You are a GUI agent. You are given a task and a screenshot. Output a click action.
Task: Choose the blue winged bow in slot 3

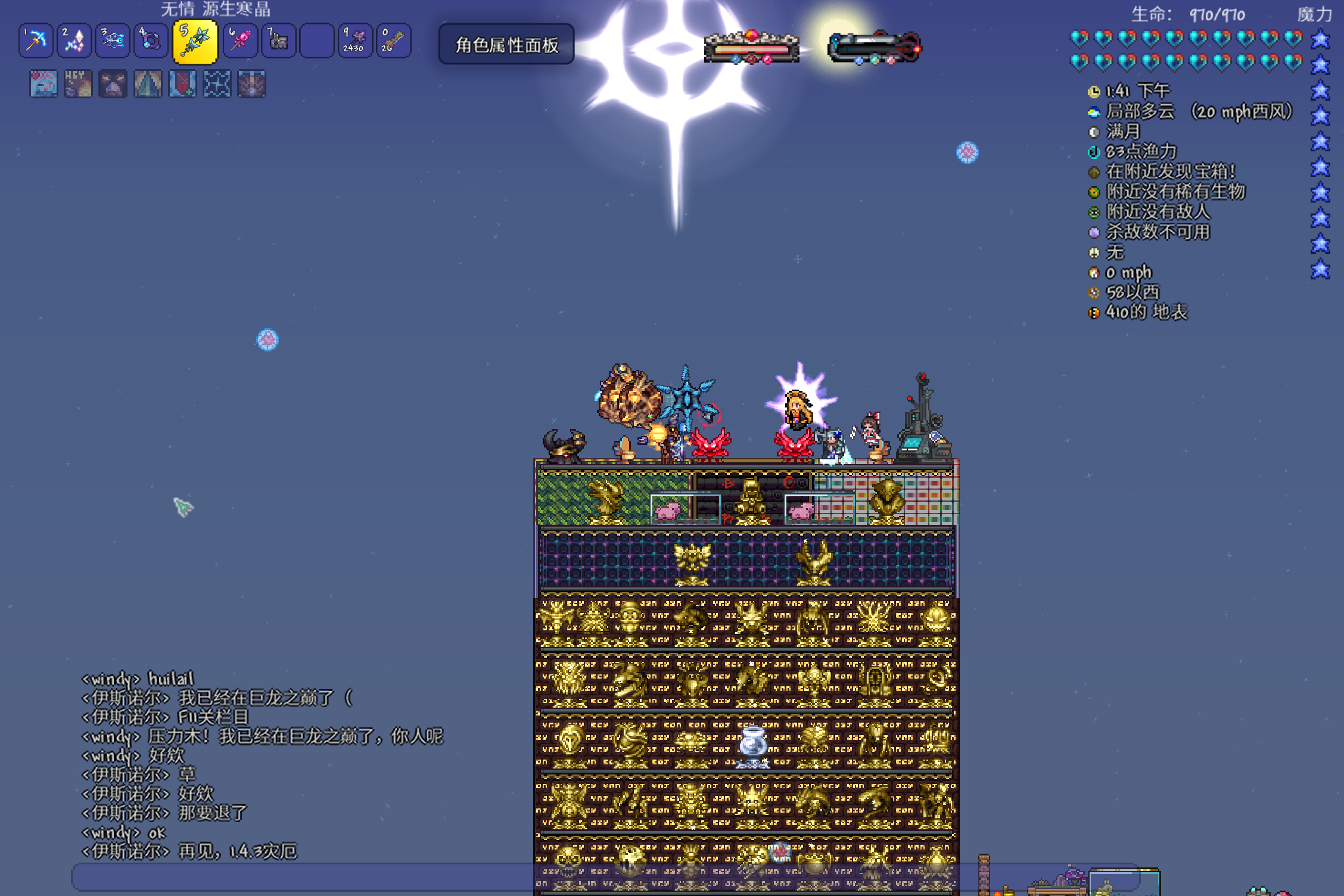click(112, 41)
